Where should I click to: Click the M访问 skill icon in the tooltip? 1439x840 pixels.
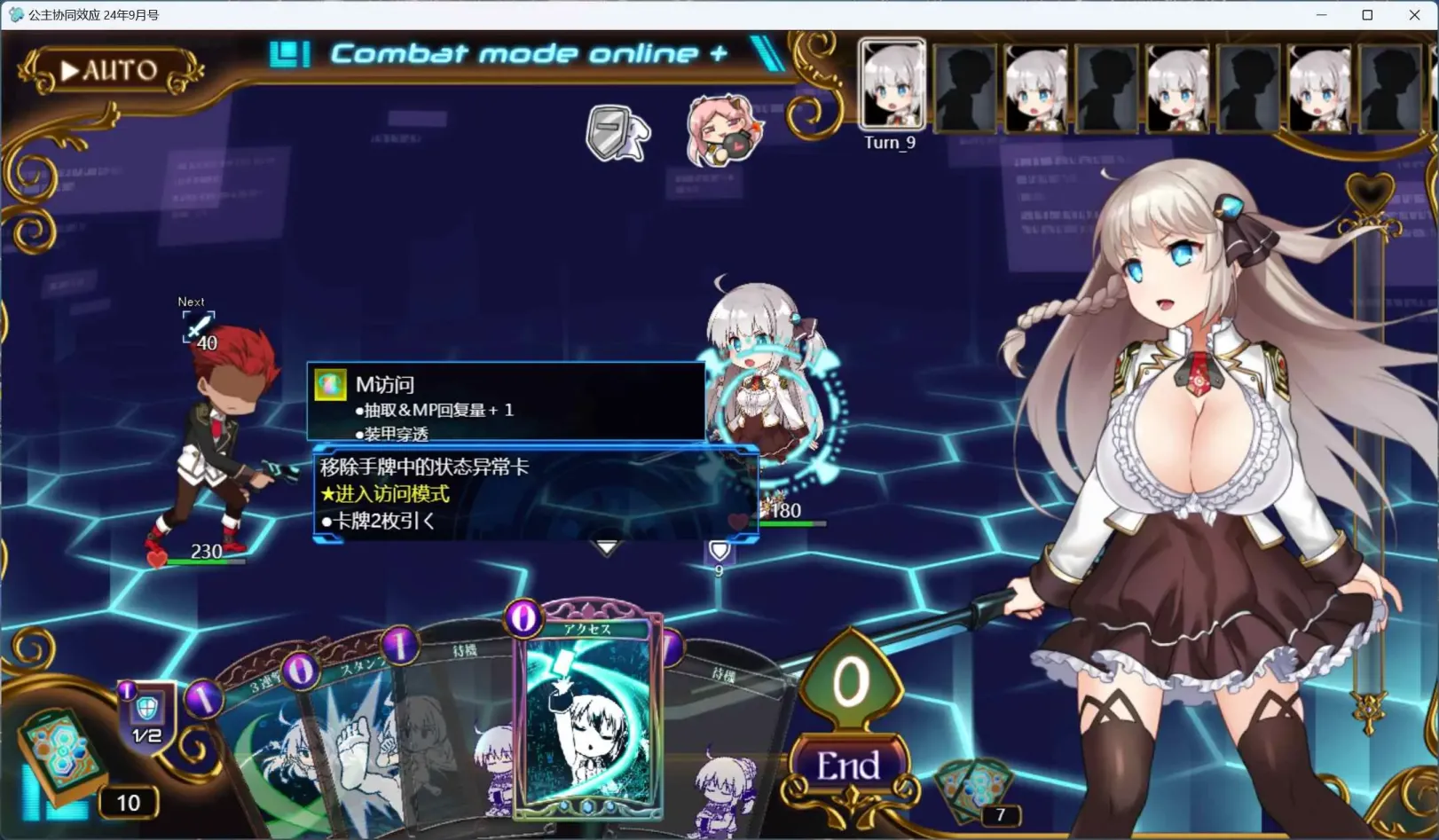click(329, 385)
